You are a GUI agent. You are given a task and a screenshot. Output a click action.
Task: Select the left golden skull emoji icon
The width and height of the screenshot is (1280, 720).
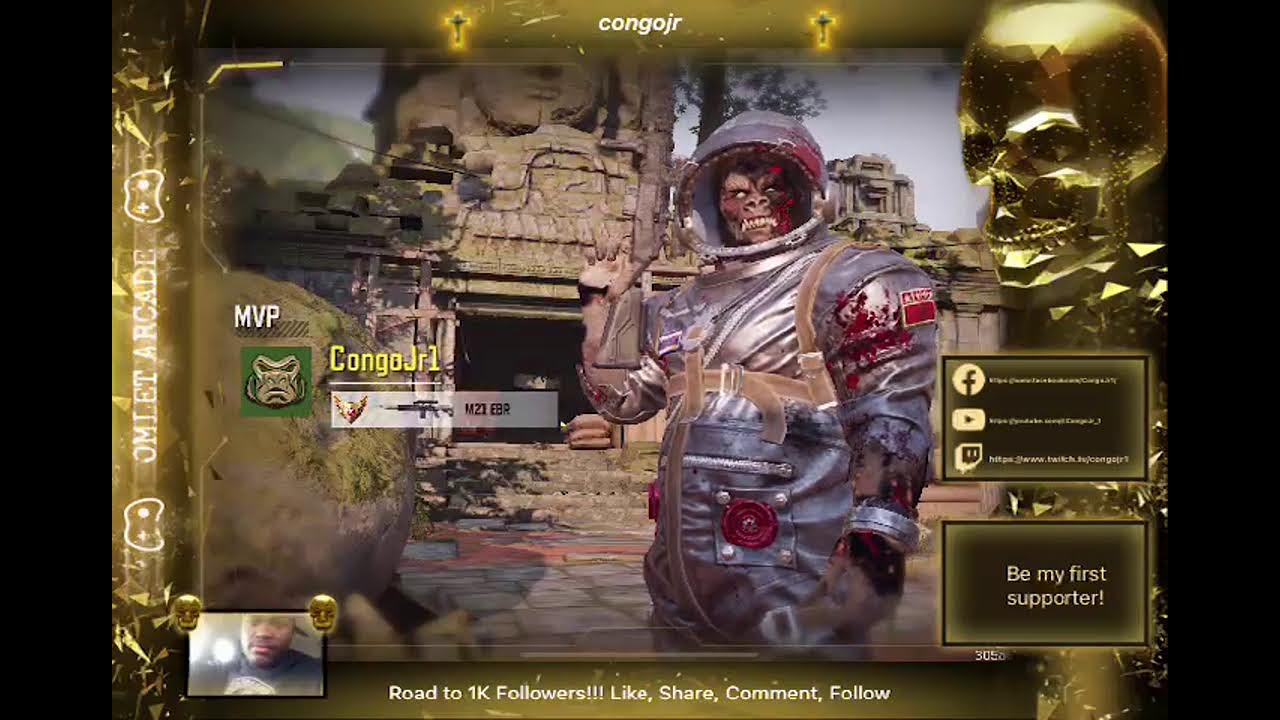[185, 610]
